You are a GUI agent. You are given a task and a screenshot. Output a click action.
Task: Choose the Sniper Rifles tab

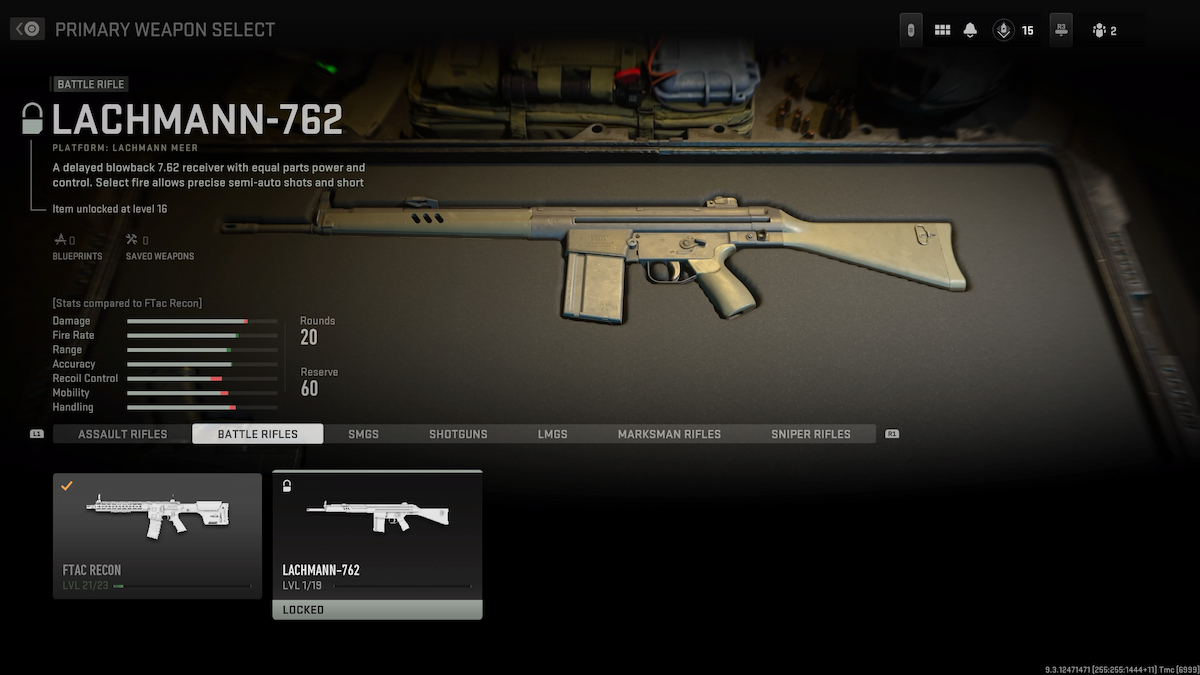click(810, 434)
